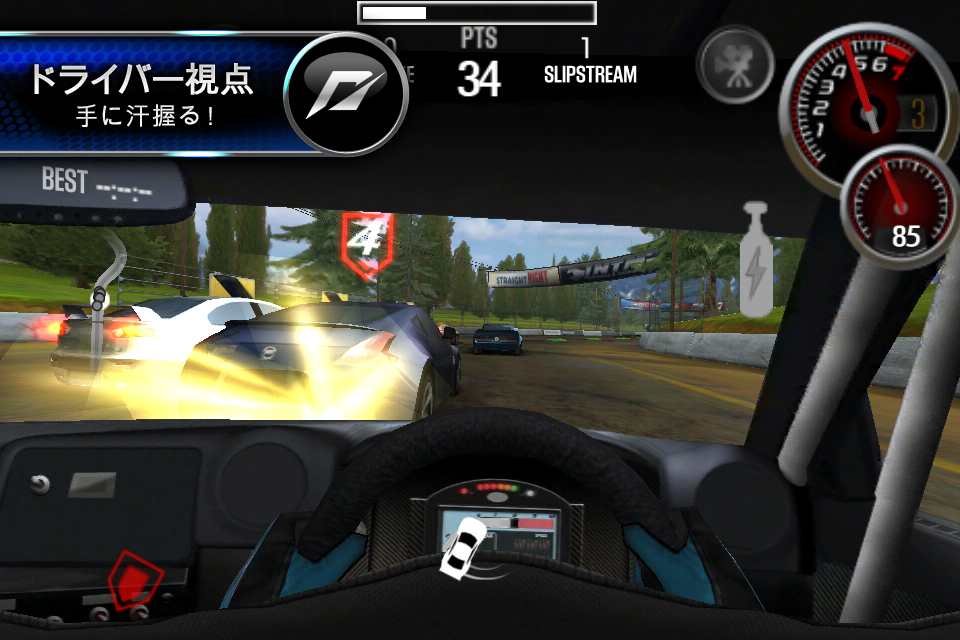Tap the Need for Speed logo badge
The width and height of the screenshot is (960, 640).
(346, 93)
